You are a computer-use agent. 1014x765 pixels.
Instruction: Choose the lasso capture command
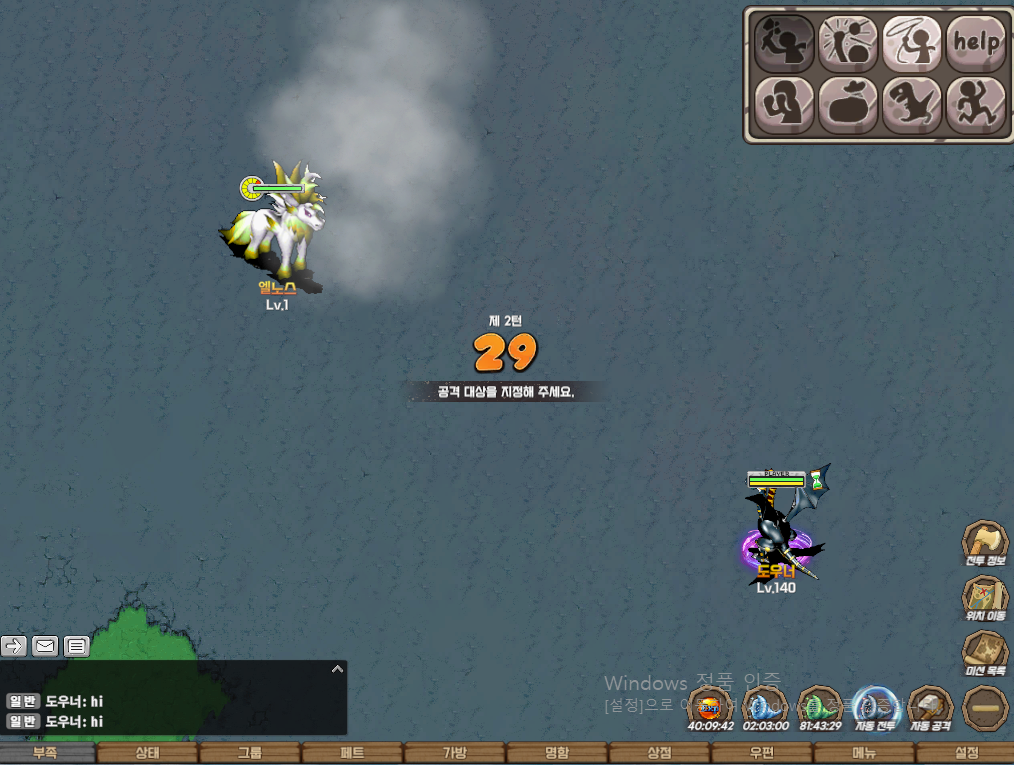[x=911, y=43]
